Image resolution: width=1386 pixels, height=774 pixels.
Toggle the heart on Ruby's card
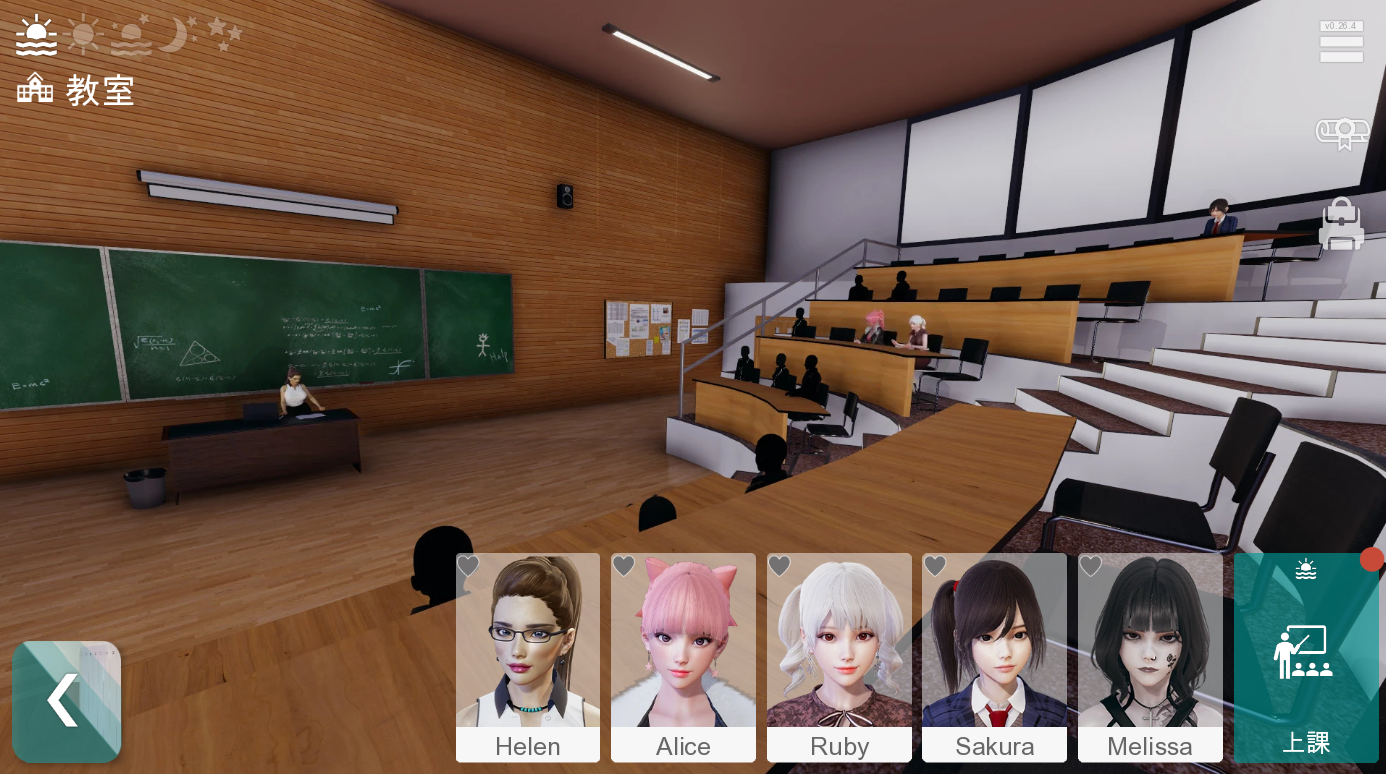[x=779, y=566]
